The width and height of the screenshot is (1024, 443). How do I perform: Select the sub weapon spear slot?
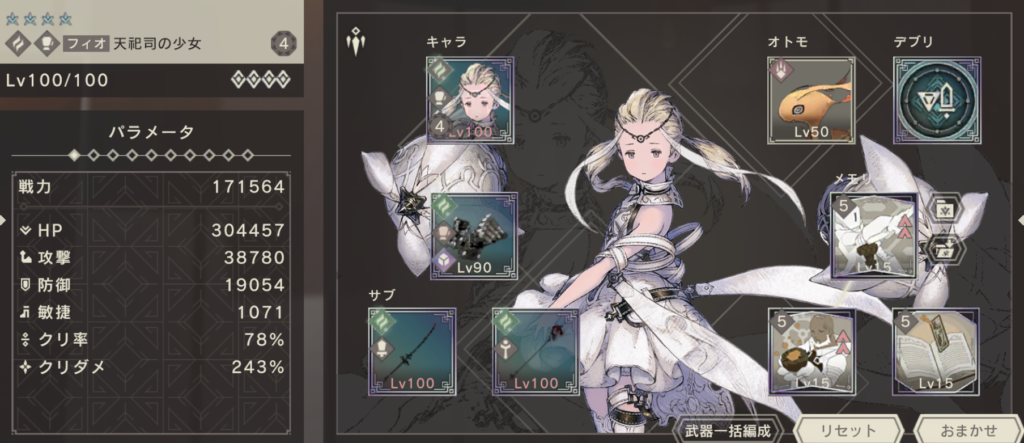[412, 351]
